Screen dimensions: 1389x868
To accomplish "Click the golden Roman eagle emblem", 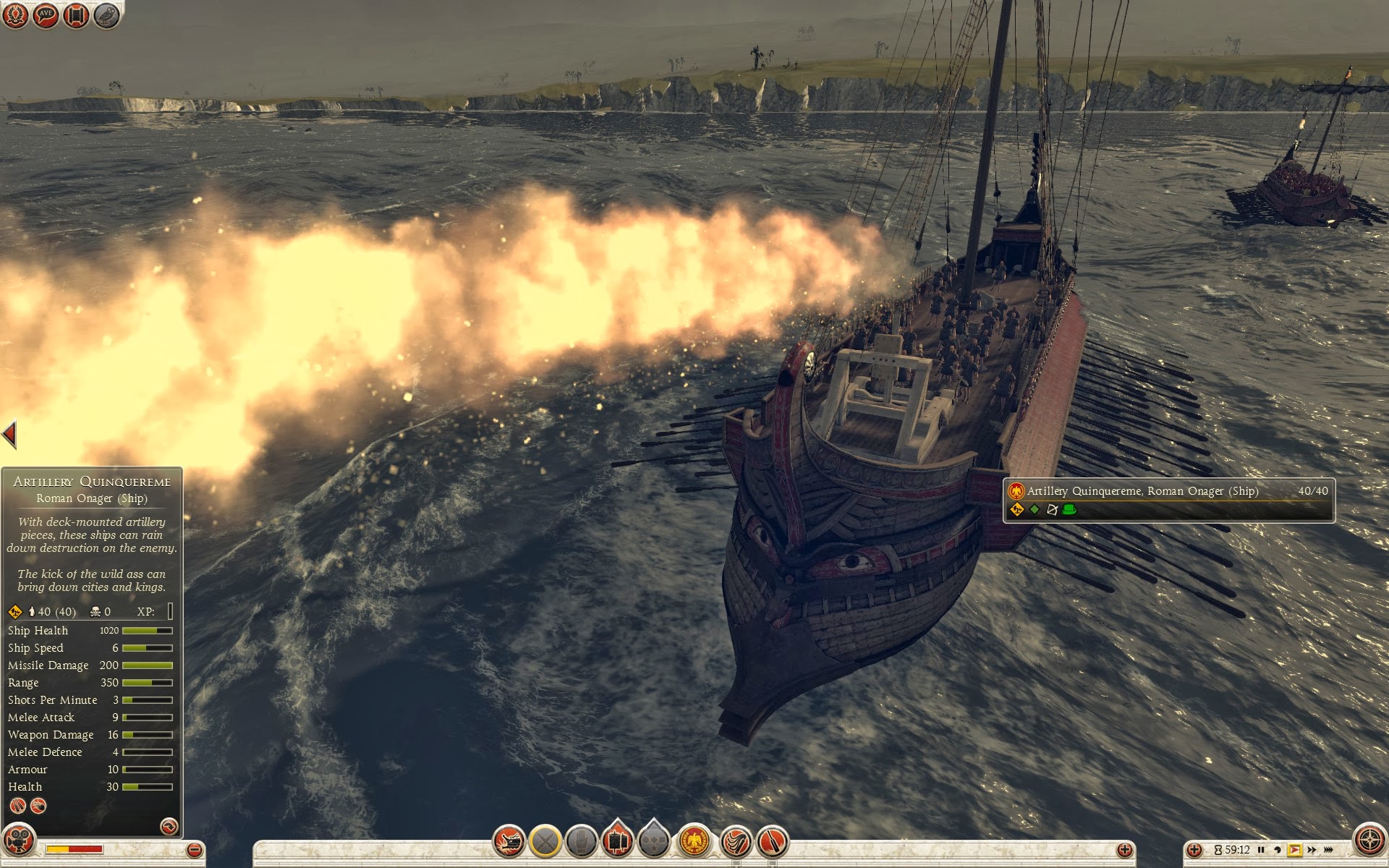I will tap(694, 841).
